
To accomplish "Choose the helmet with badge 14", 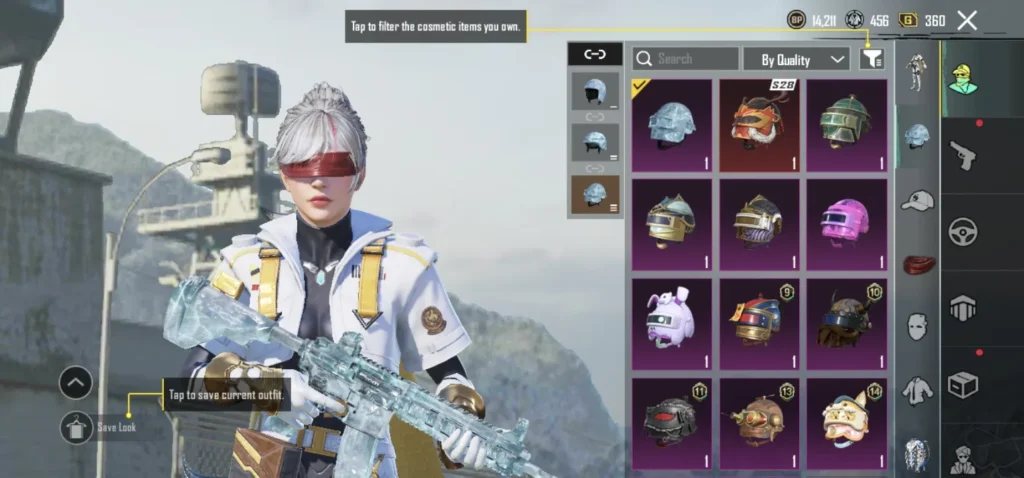I will [847, 422].
